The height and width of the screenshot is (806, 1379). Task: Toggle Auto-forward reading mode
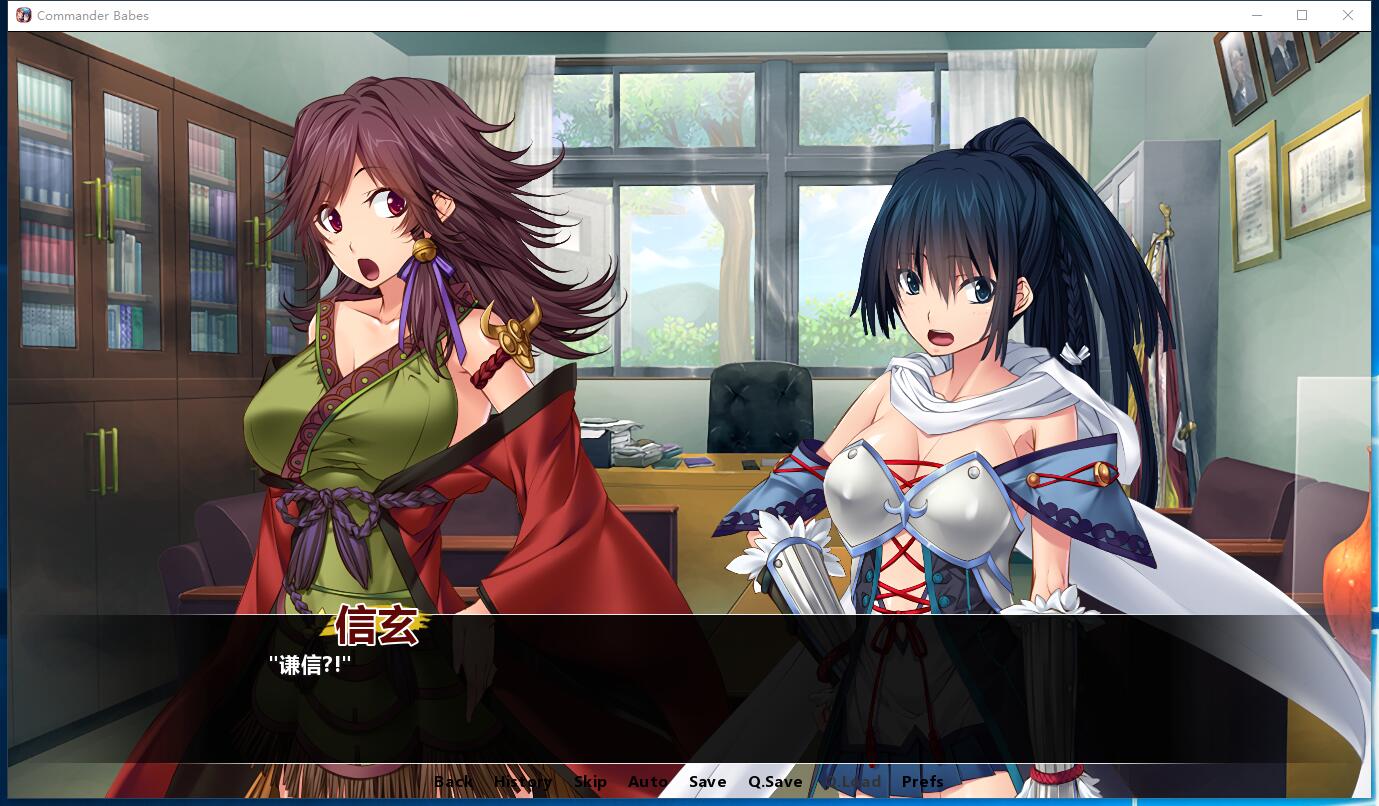(x=647, y=781)
